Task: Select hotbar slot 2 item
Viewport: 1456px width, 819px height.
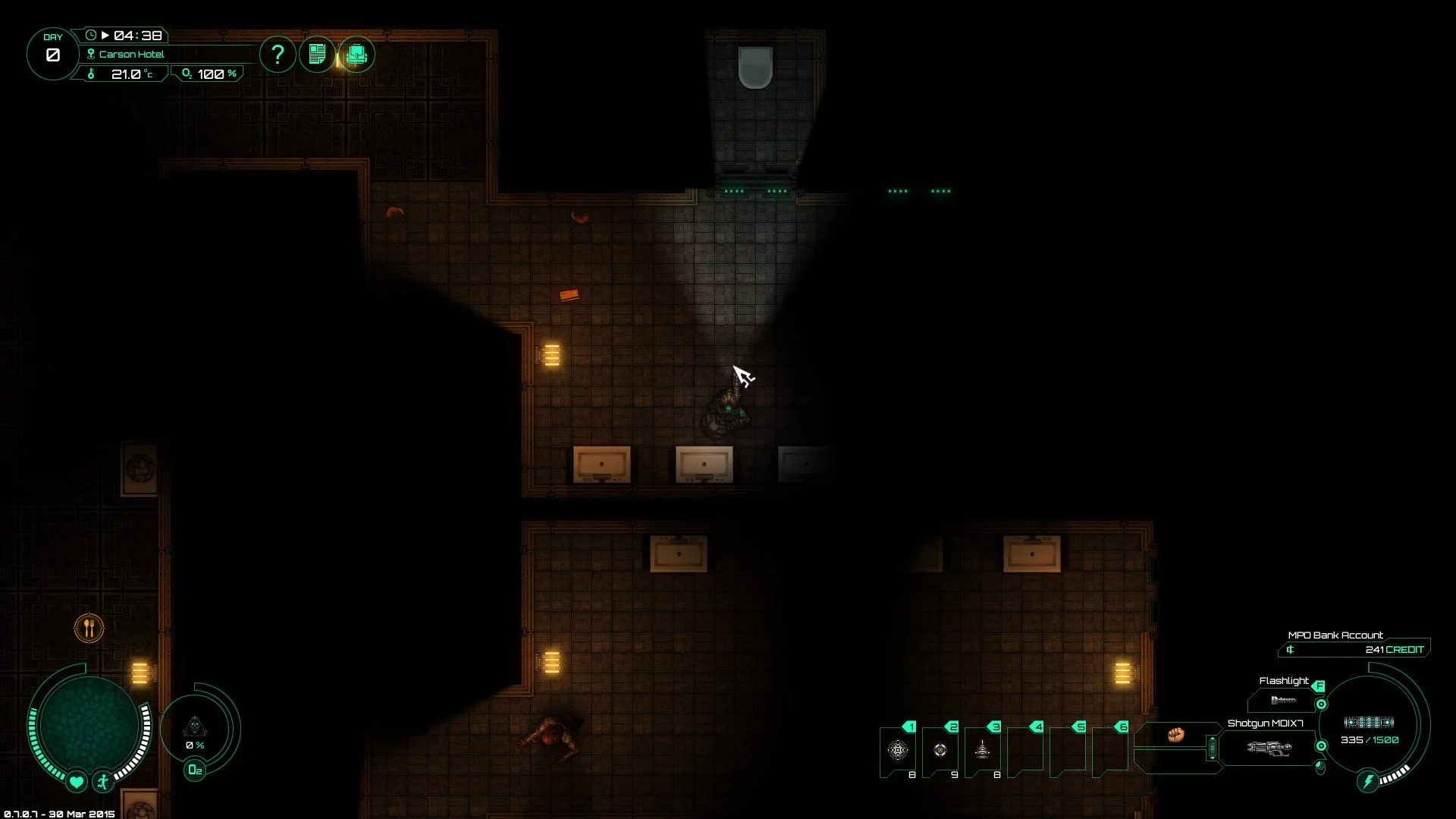Action: [940, 750]
